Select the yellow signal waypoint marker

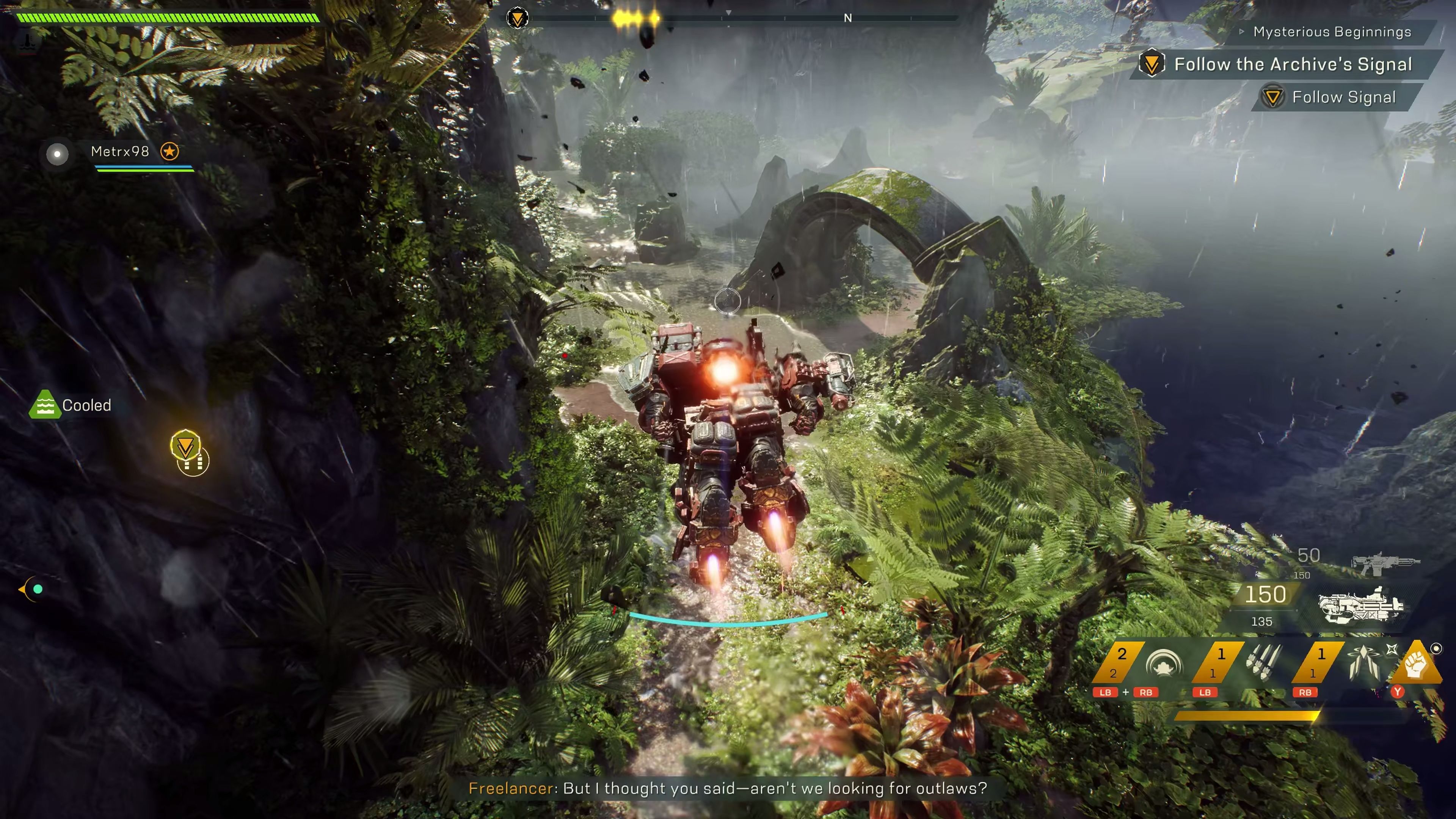point(185,446)
